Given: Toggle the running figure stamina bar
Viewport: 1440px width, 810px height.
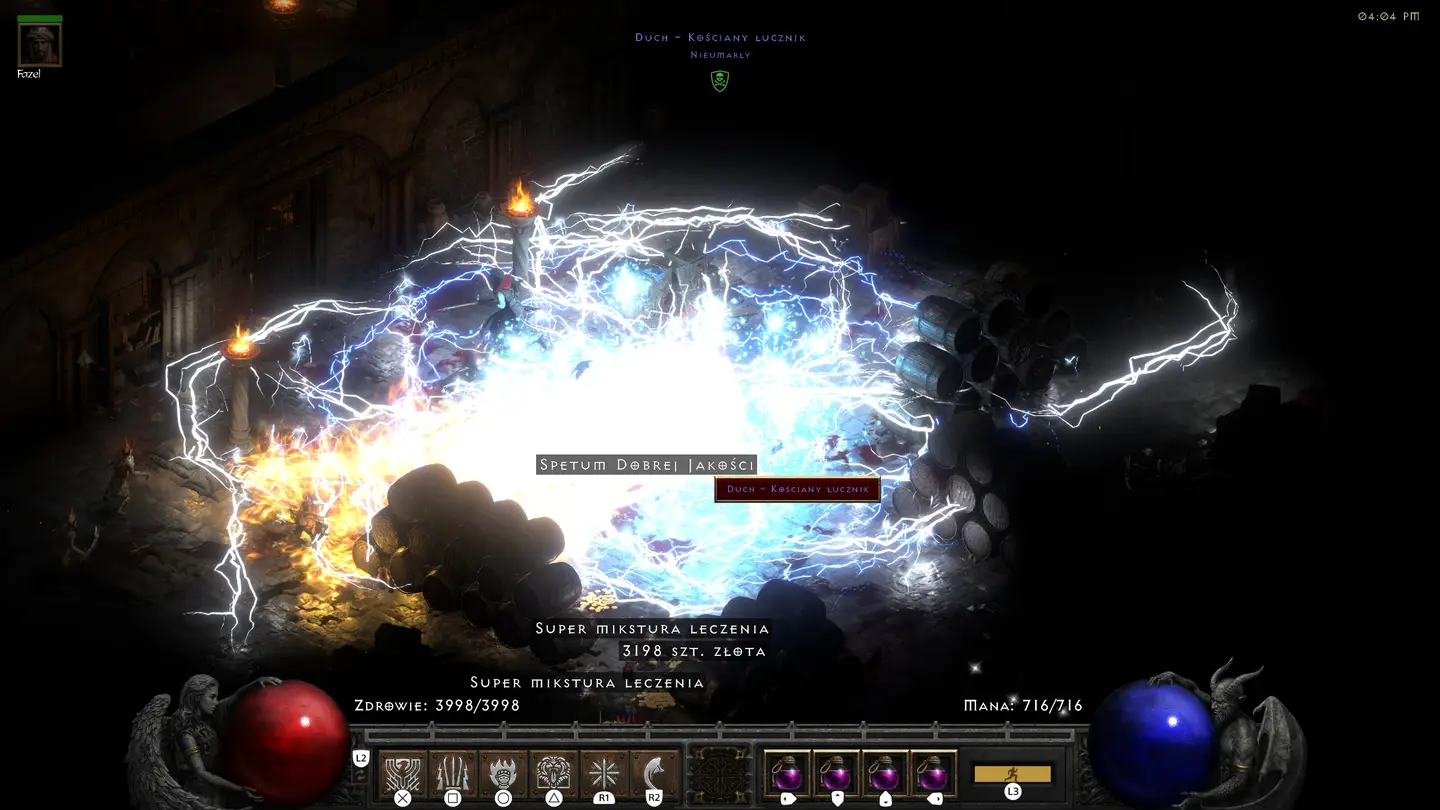Looking at the screenshot, I should click(1012, 774).
